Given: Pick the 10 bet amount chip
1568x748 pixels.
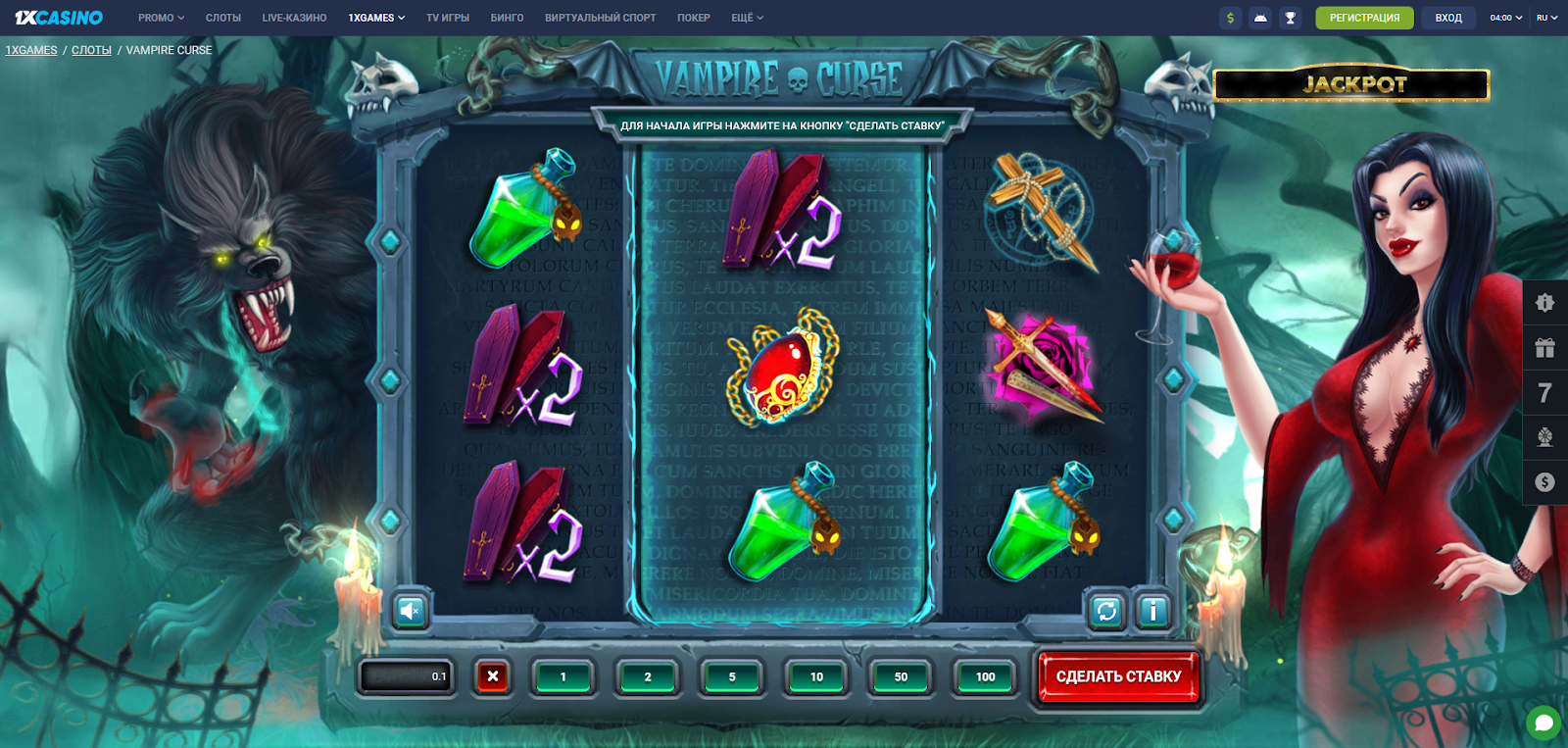Looking at the screenshot, I should 816,676.
